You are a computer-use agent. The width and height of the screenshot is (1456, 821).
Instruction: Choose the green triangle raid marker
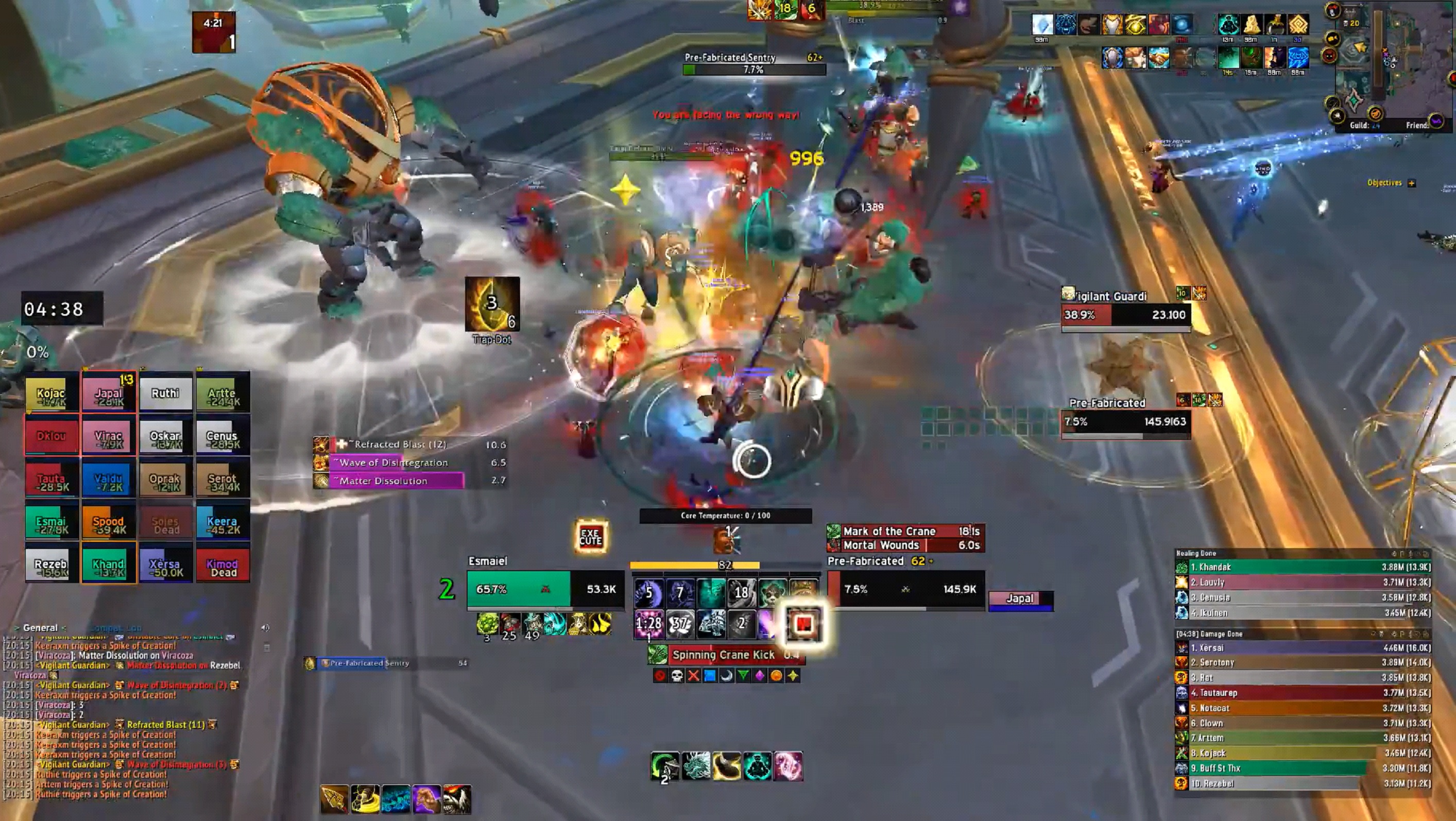point(743,676)
